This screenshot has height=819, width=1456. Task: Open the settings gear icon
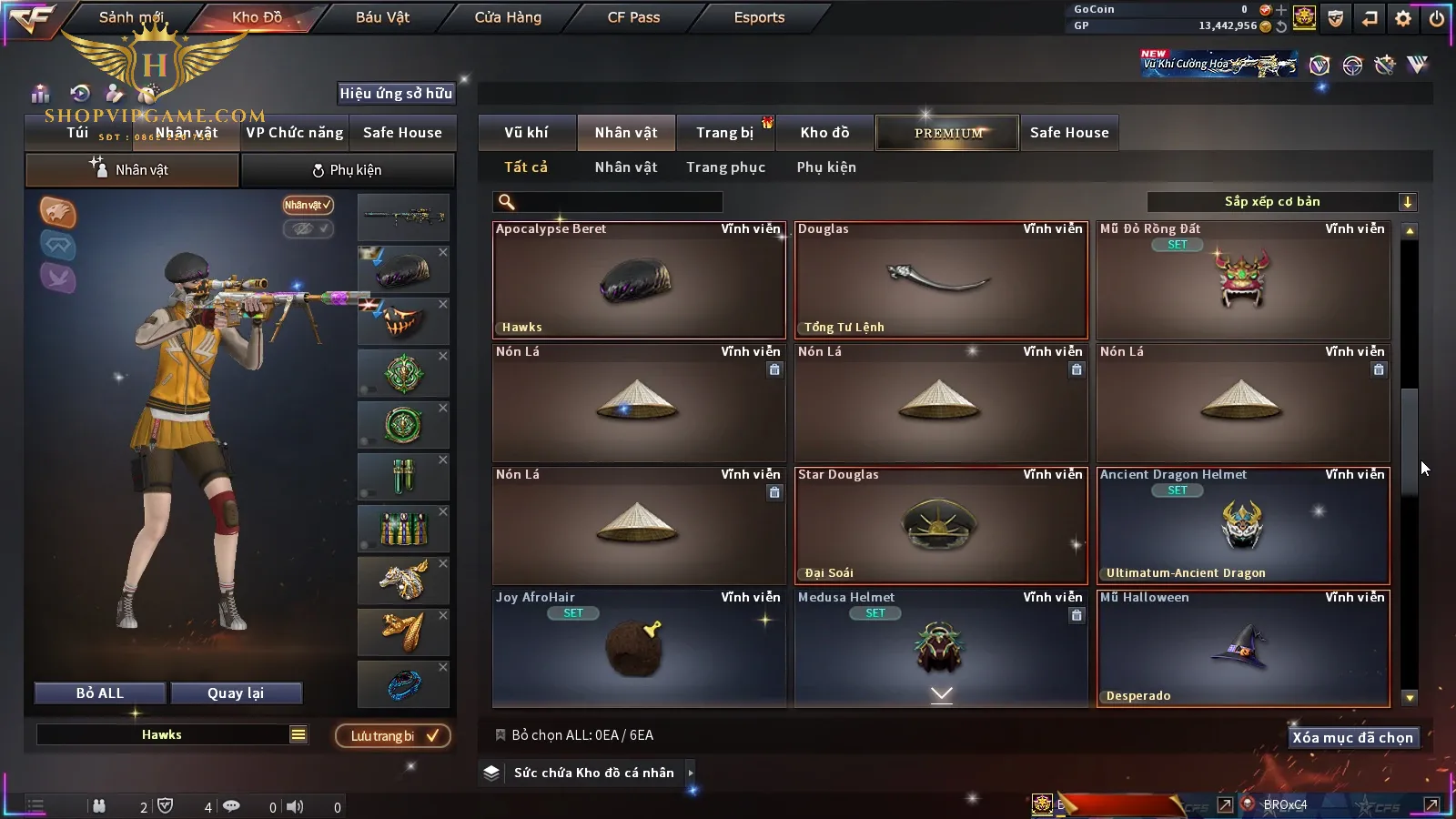[x=1403, y=18]
